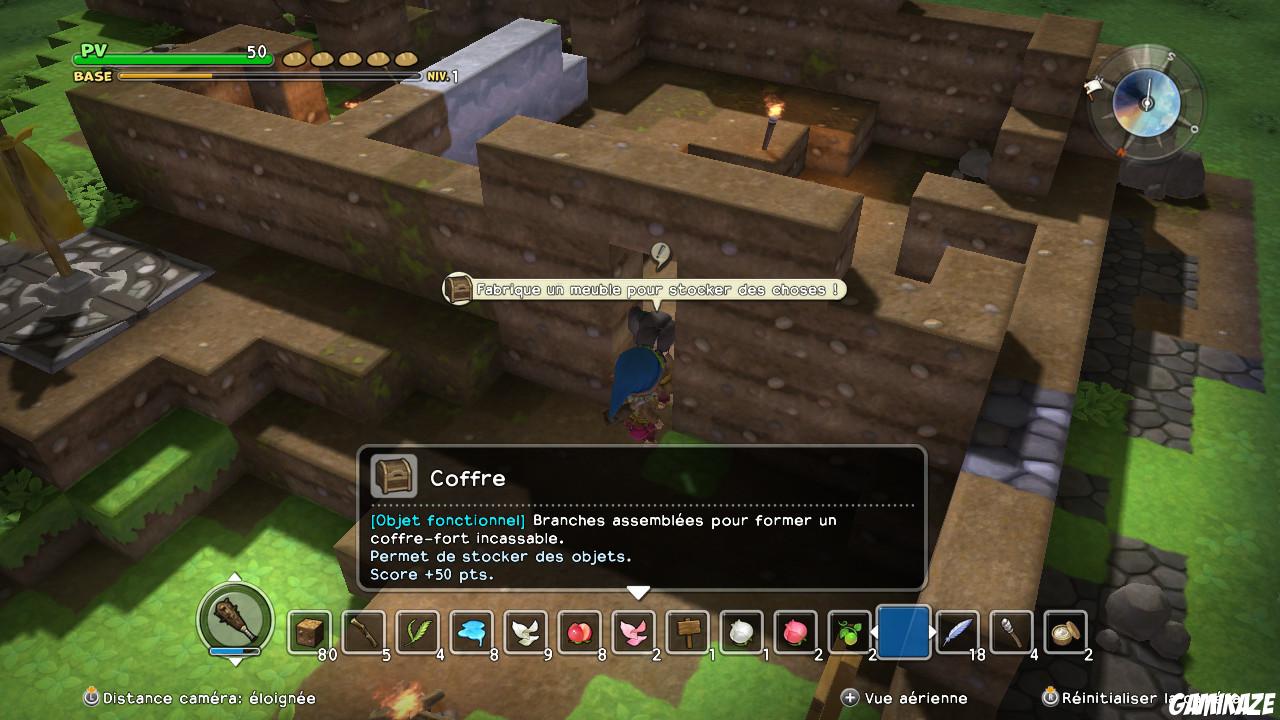
Task: Select the blue feather stack of 18
Action: (959, 632)
